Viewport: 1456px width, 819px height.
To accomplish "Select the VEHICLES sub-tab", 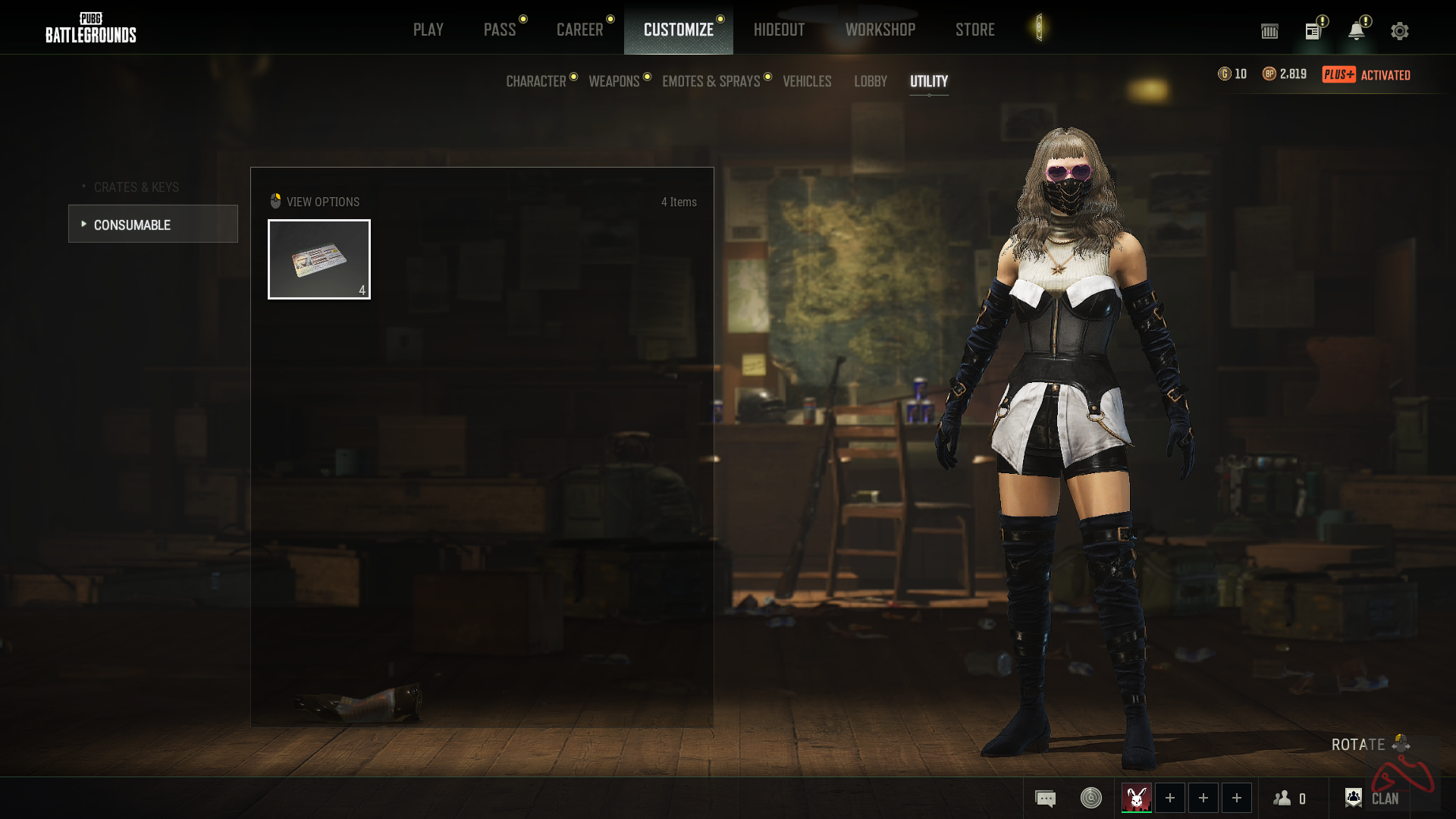I will pyautogui.click(x=807, y=81).
